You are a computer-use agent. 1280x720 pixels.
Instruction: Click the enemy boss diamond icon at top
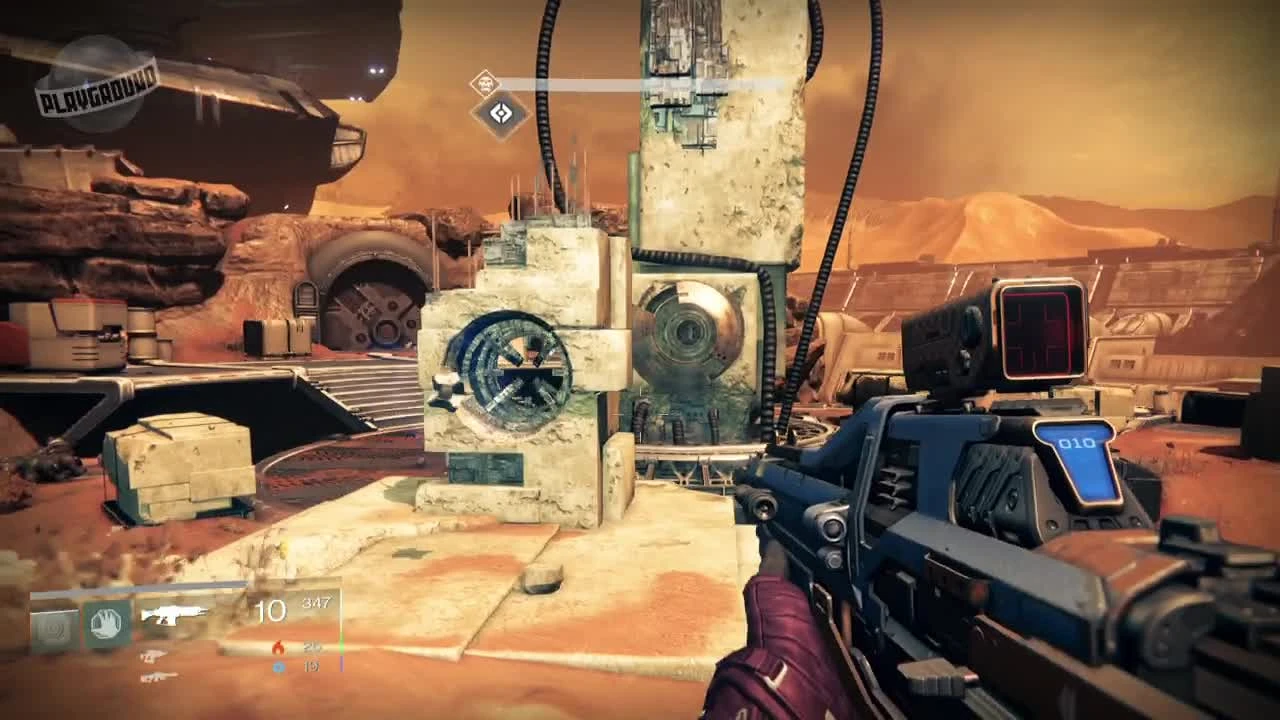click(x=486, y=84)
